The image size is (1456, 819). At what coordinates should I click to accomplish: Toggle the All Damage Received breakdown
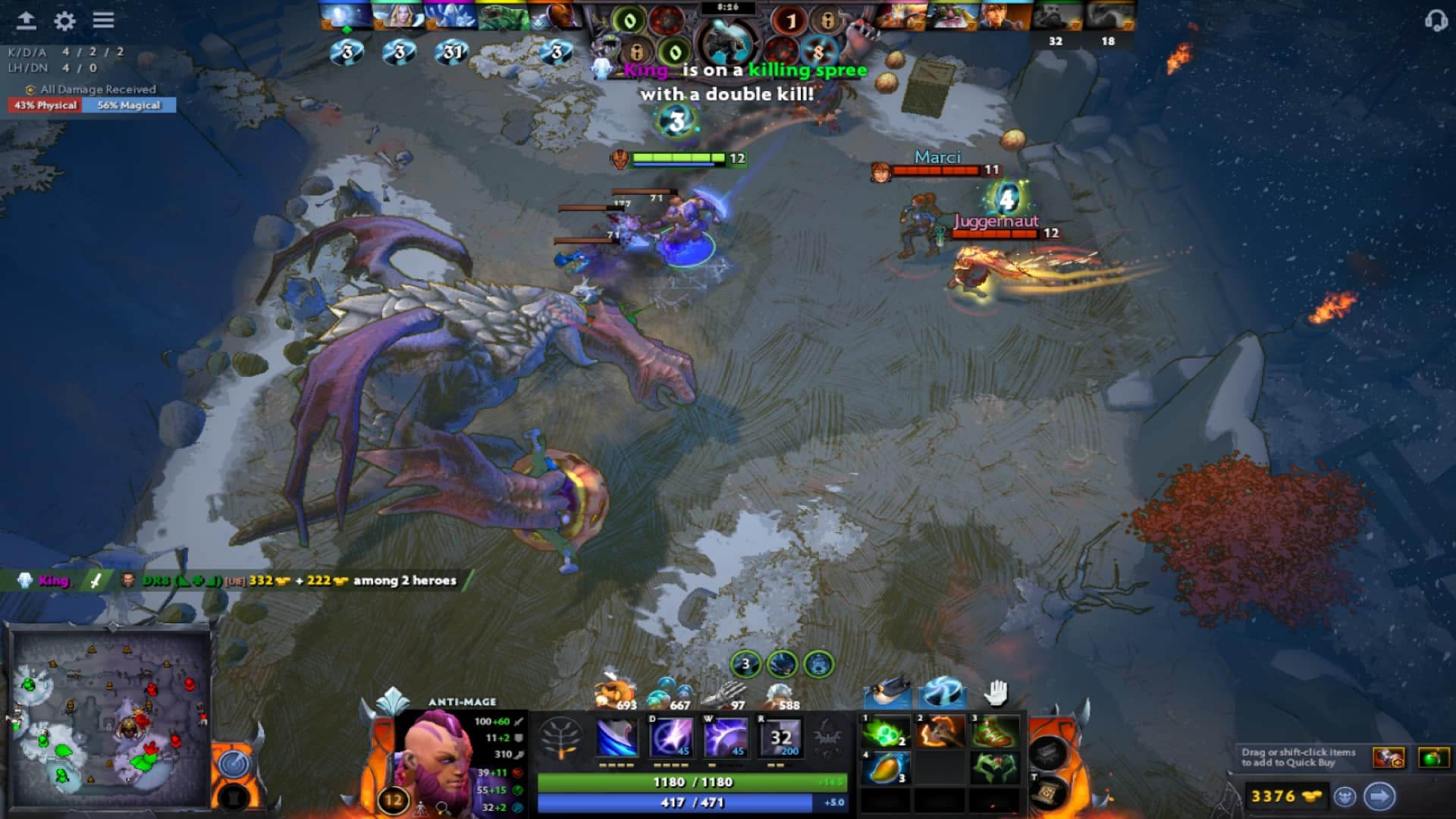pyautogui.click(x=91, y=89)
